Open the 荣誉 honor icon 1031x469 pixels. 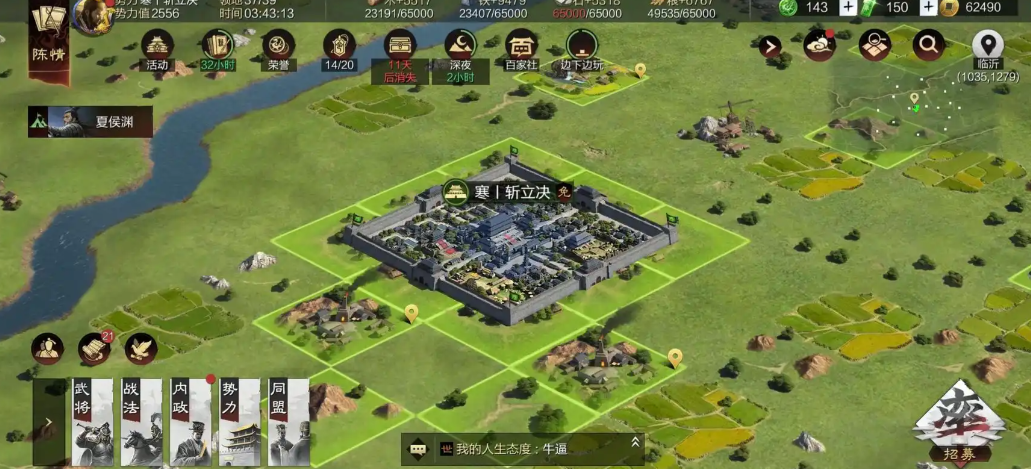click(278, 48)
